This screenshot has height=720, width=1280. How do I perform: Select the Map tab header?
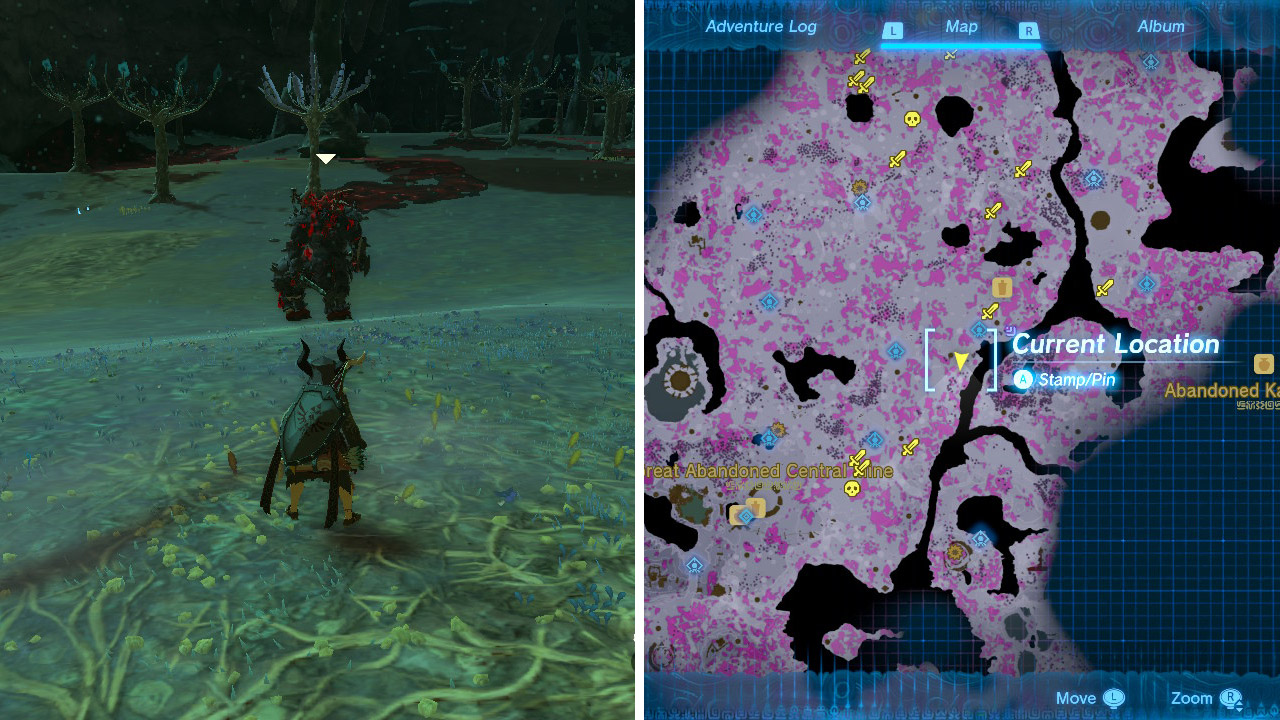(x=962, y=27)
